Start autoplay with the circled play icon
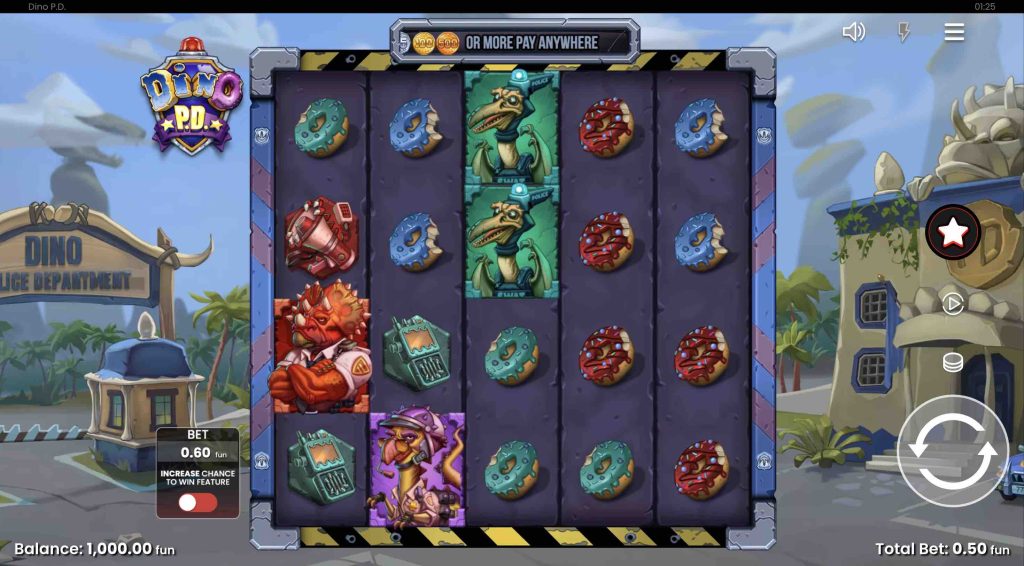The width and height of the screenshot is (1024, 566). (952, 303)
